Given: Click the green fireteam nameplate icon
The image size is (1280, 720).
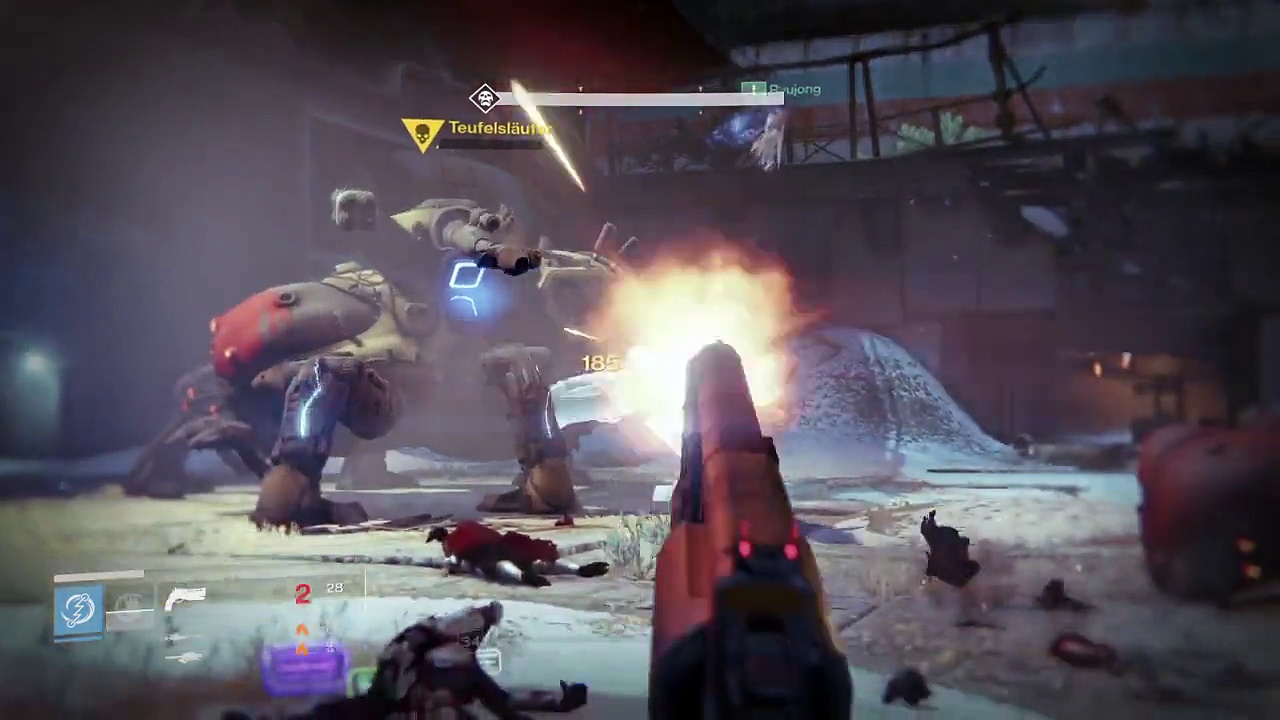Looking at the screenshot, I should 753,90.
